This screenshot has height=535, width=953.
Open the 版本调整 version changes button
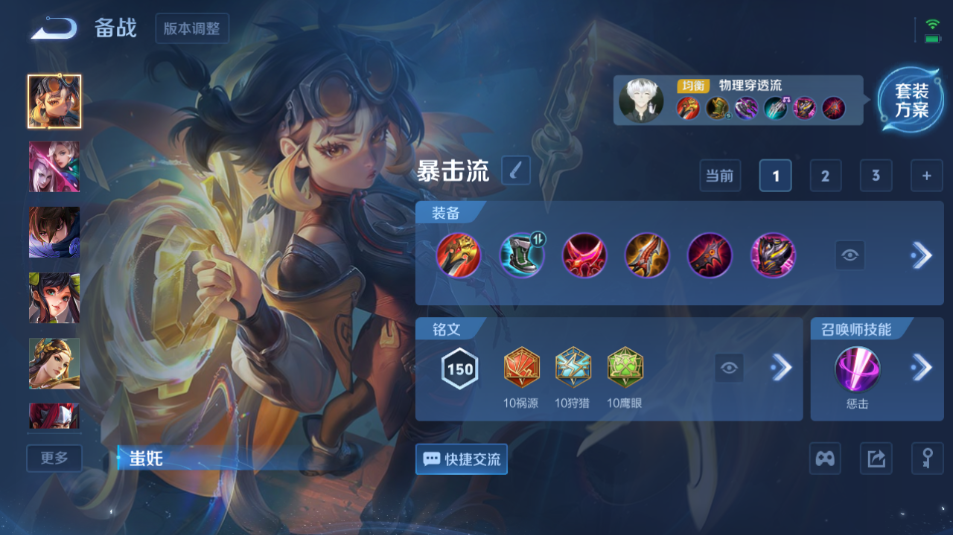coord(193,28)
